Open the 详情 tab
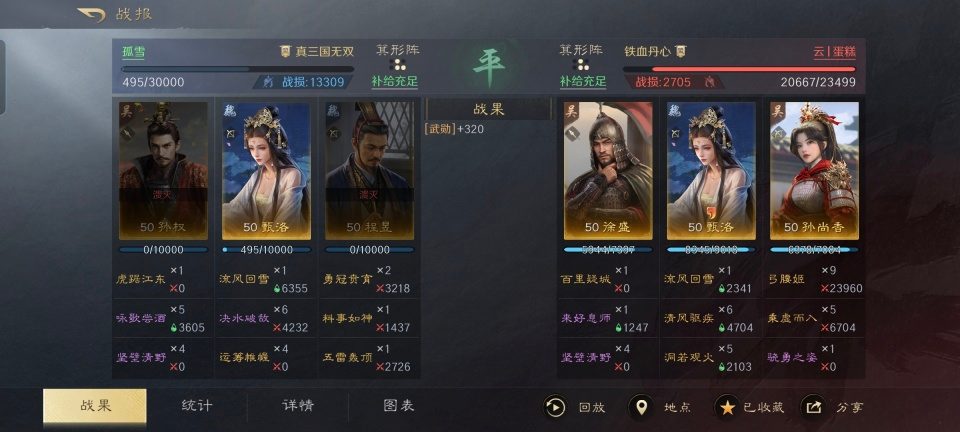 [x=297, y=405]
